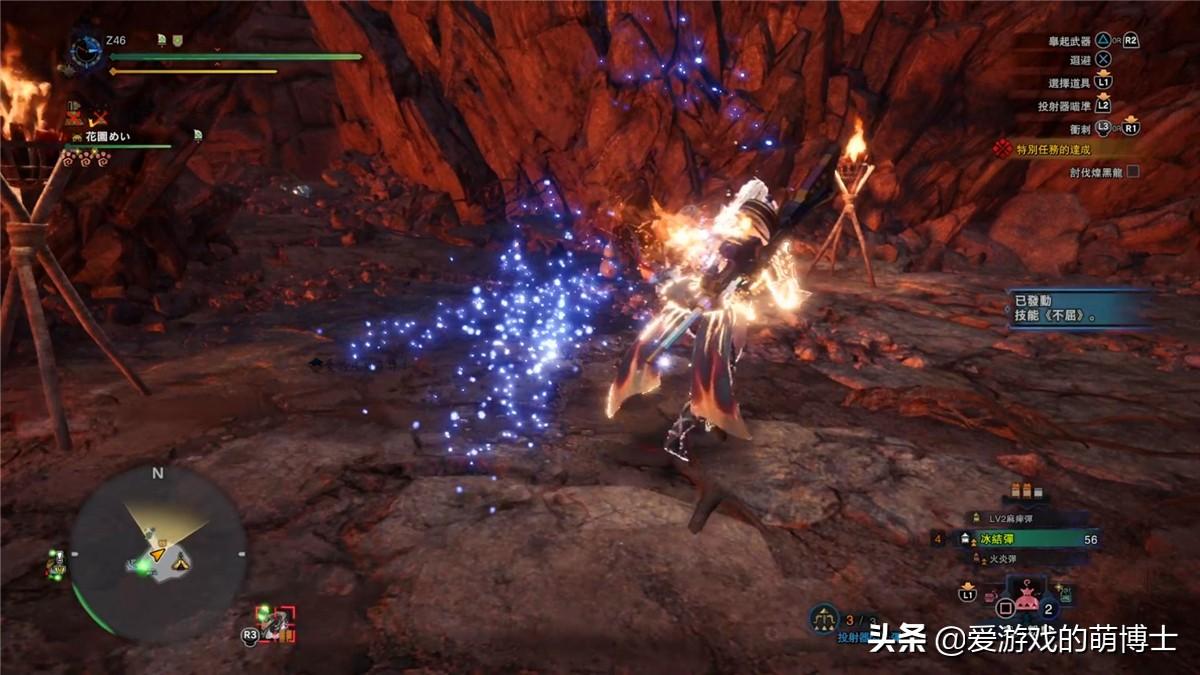Image resolution: width=1200 pixels, height=675 pixels.
Task: Select the monster icon left of minimap
Action: (x=55, y=565)
